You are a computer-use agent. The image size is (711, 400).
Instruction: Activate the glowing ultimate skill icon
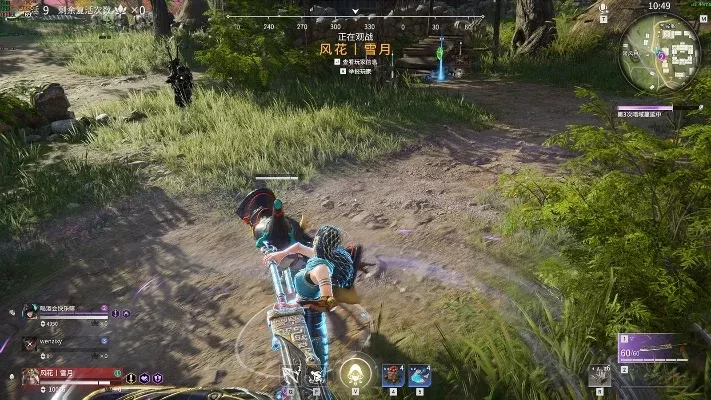[x=352, y=373]
